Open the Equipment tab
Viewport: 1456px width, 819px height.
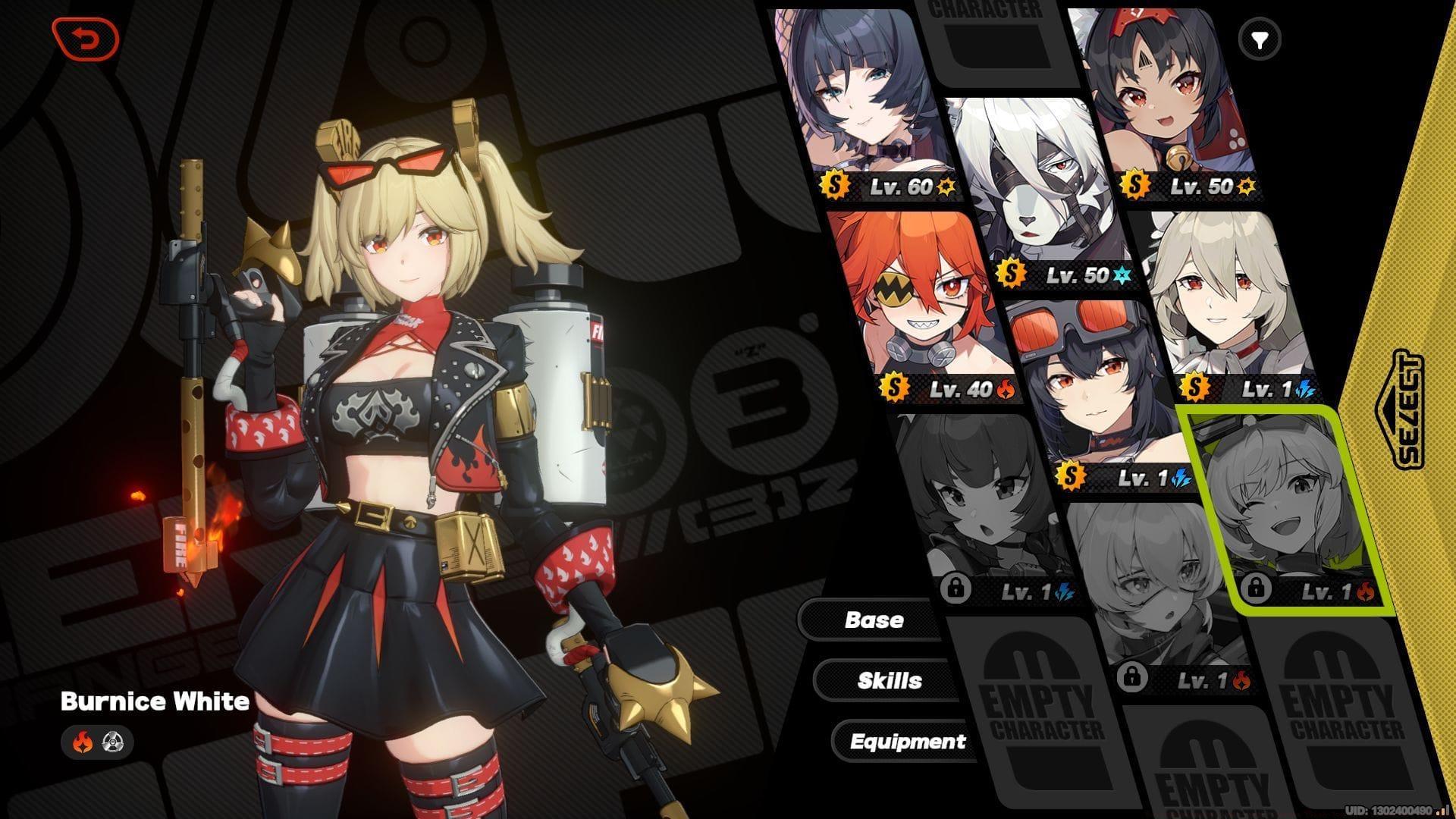coord(908,741)
